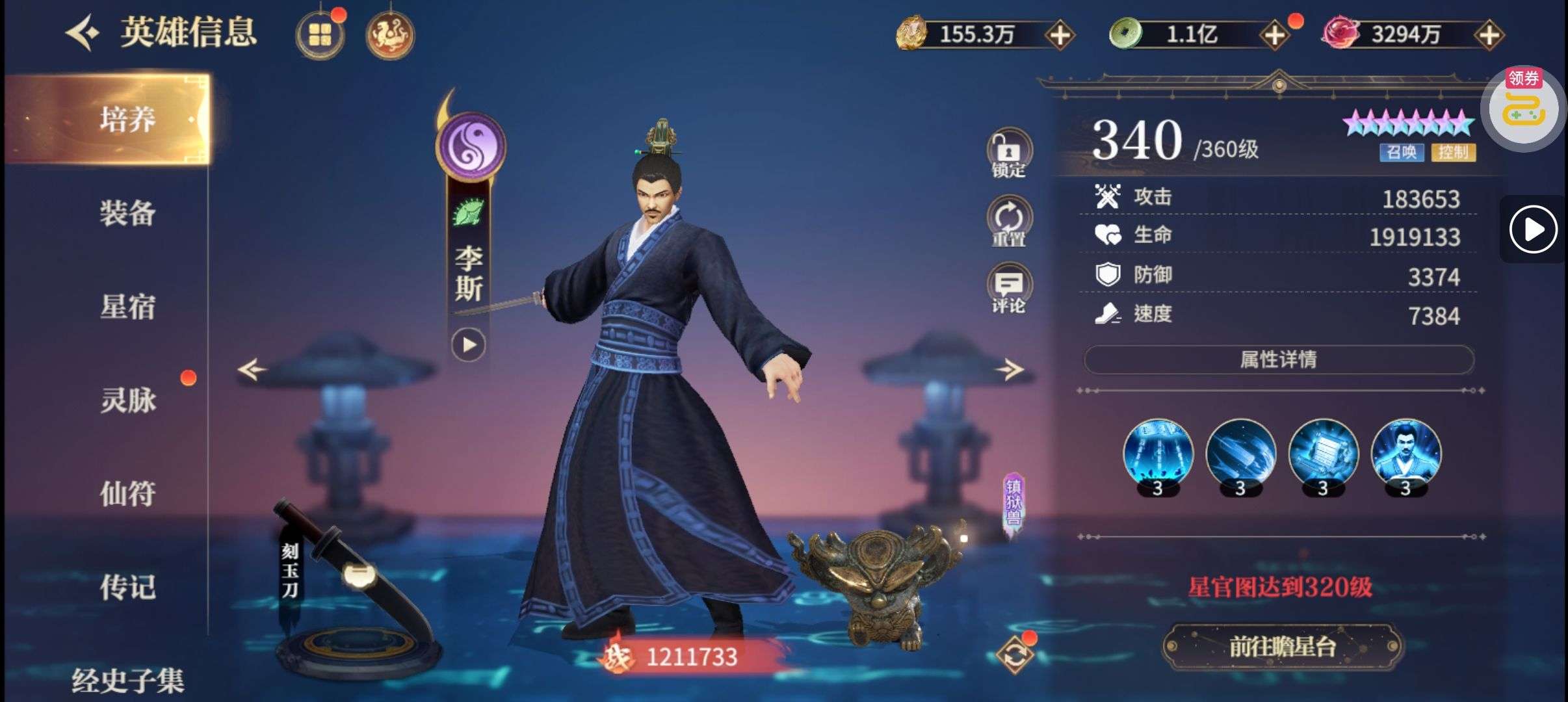Image resolution: width=1568 pixels, height=702 pixels.
Task: Switch to the 装备 equipment tab
Action: [x=127, y=213]
